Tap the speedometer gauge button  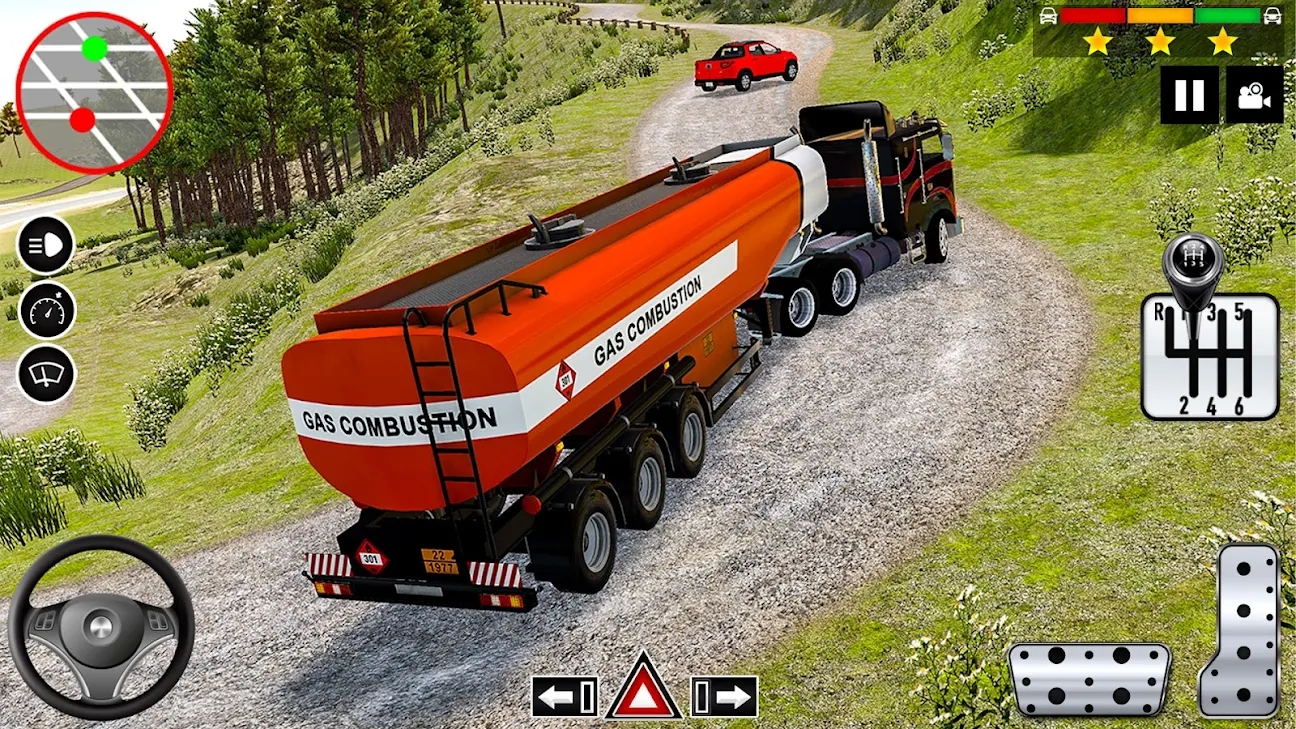coord(46,310)
